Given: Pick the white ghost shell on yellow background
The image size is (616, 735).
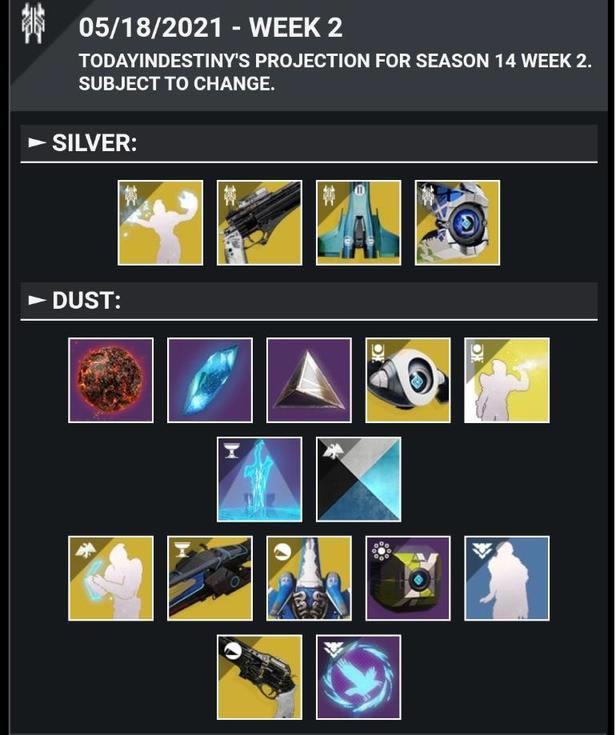Looking at the screenshot, I should [408, 380].
